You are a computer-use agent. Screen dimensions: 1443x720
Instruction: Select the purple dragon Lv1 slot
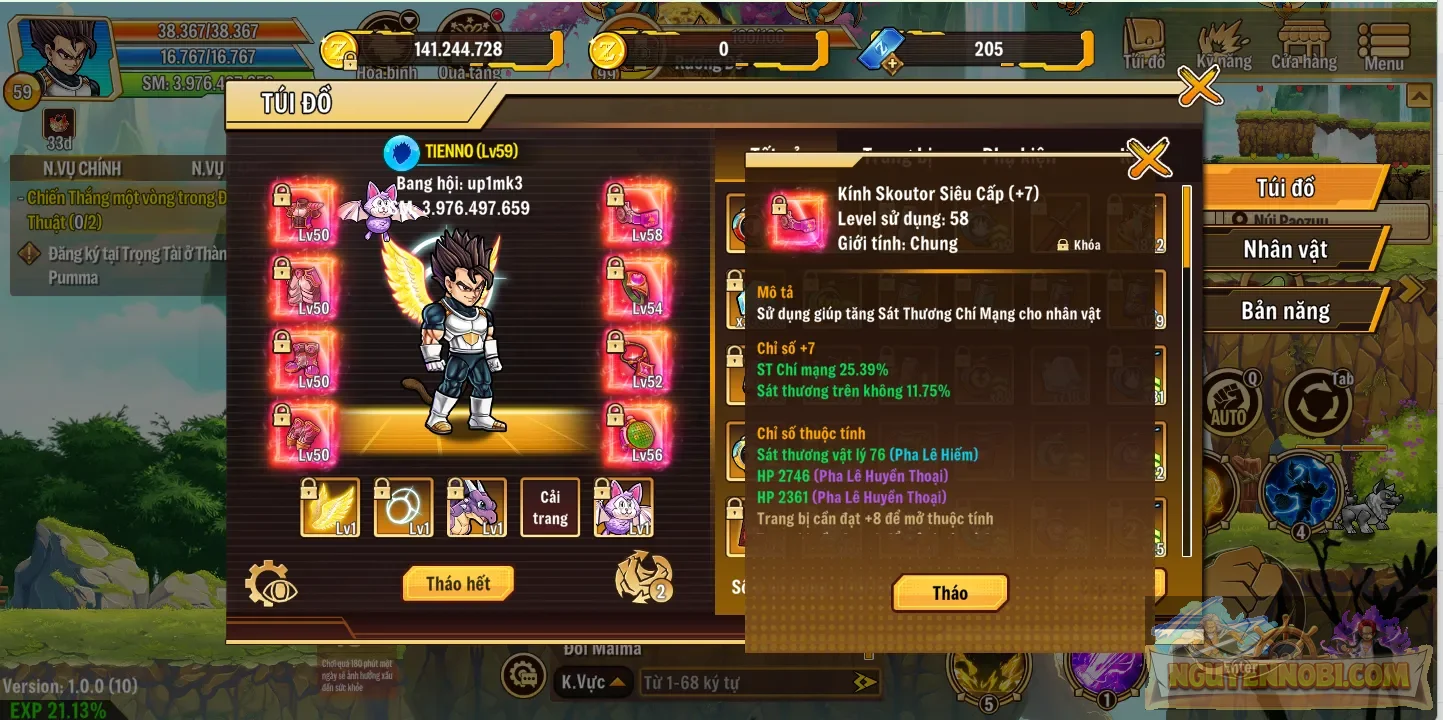477,507
